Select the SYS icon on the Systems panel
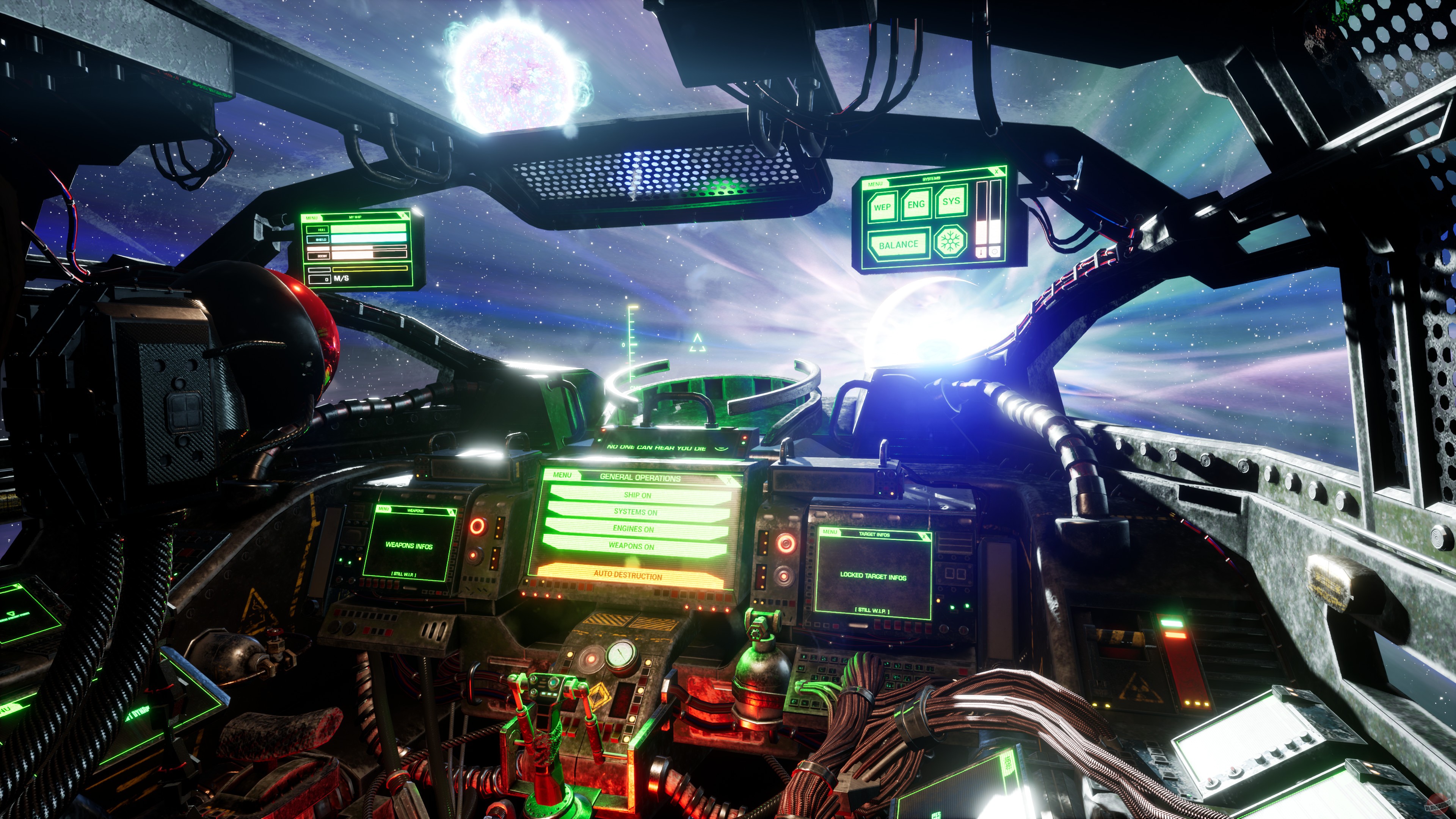Viewport: 1456px width, 819px height. [951, 202]
